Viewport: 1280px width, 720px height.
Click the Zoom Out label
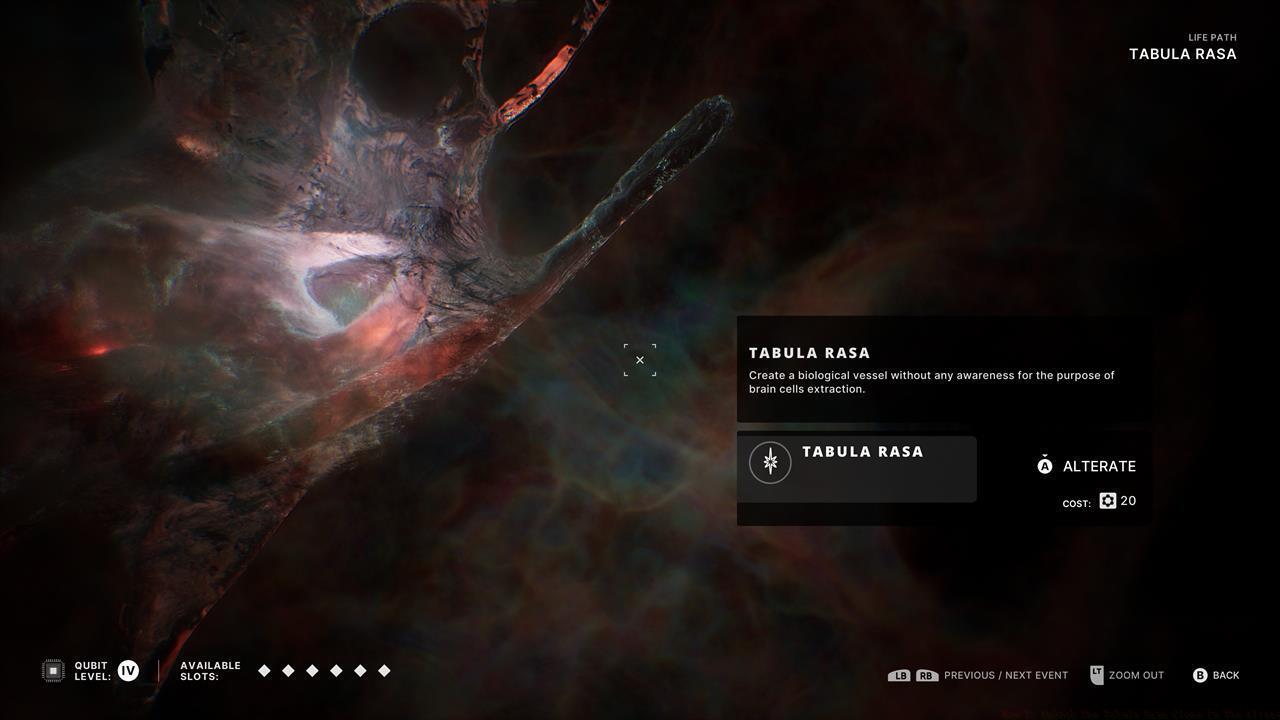click(1136, 675)
